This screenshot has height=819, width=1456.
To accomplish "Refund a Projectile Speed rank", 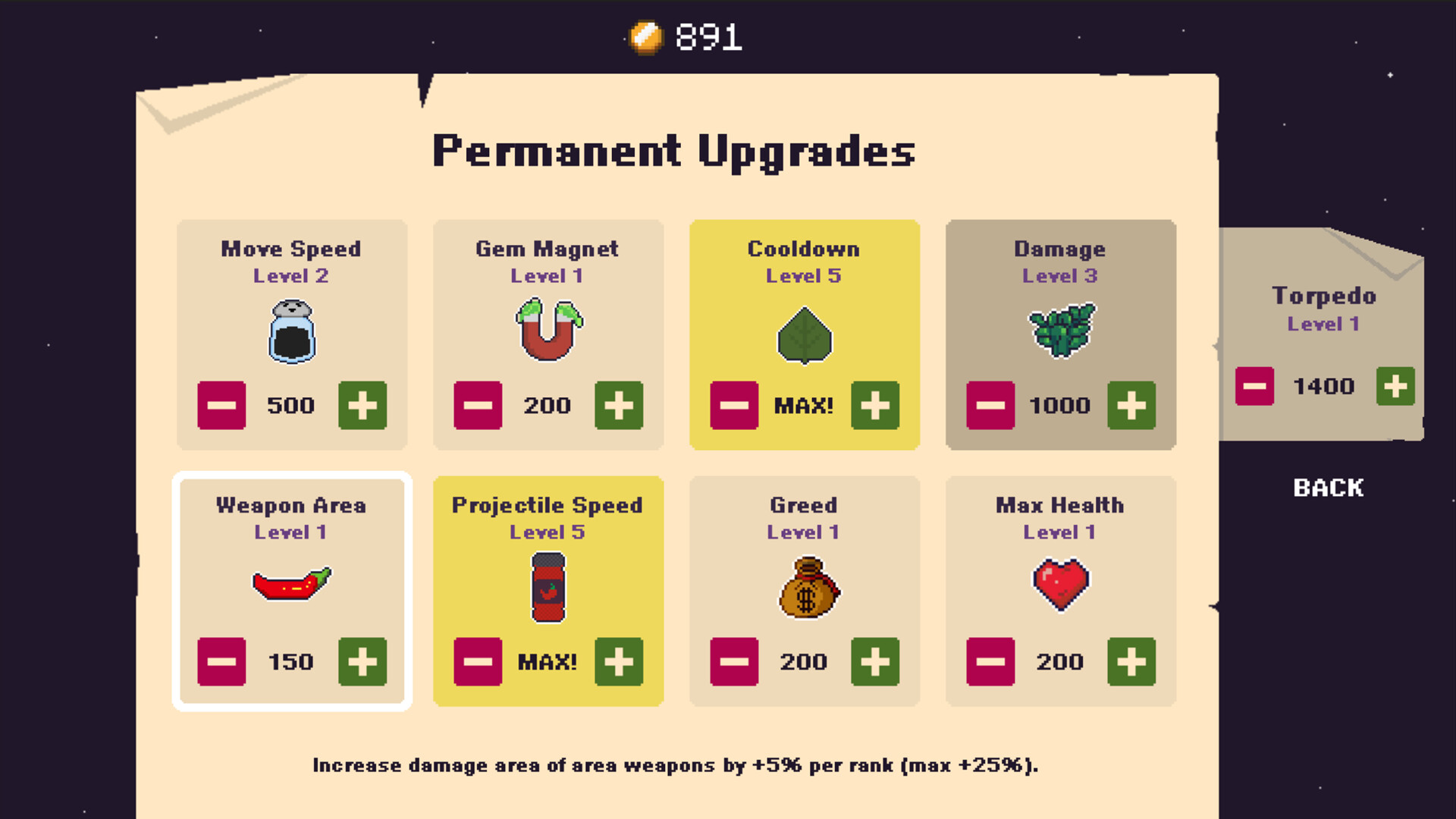I will (x=476, y=662).
